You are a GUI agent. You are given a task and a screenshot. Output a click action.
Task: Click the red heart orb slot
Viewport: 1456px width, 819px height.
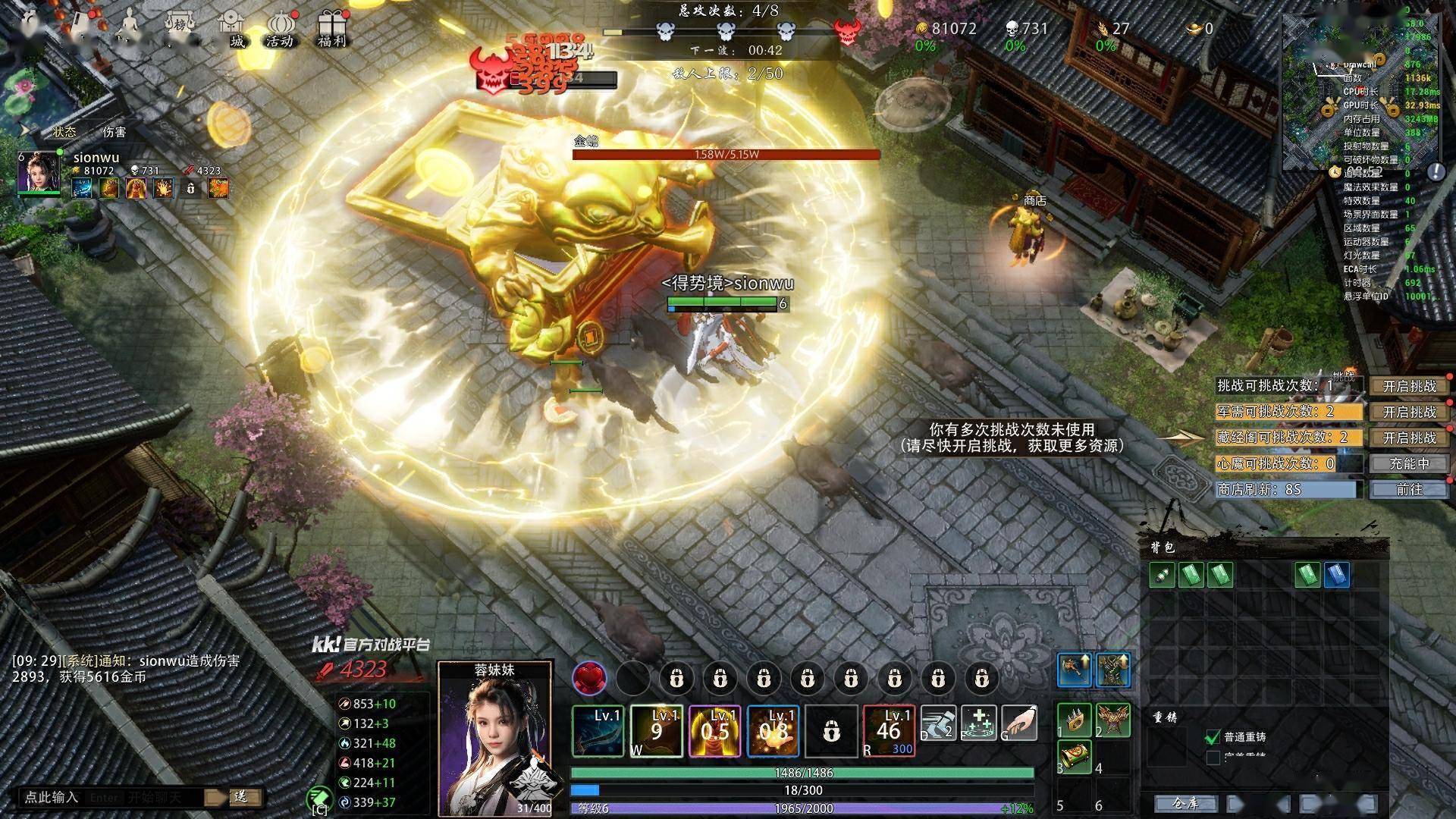point(589,677)
